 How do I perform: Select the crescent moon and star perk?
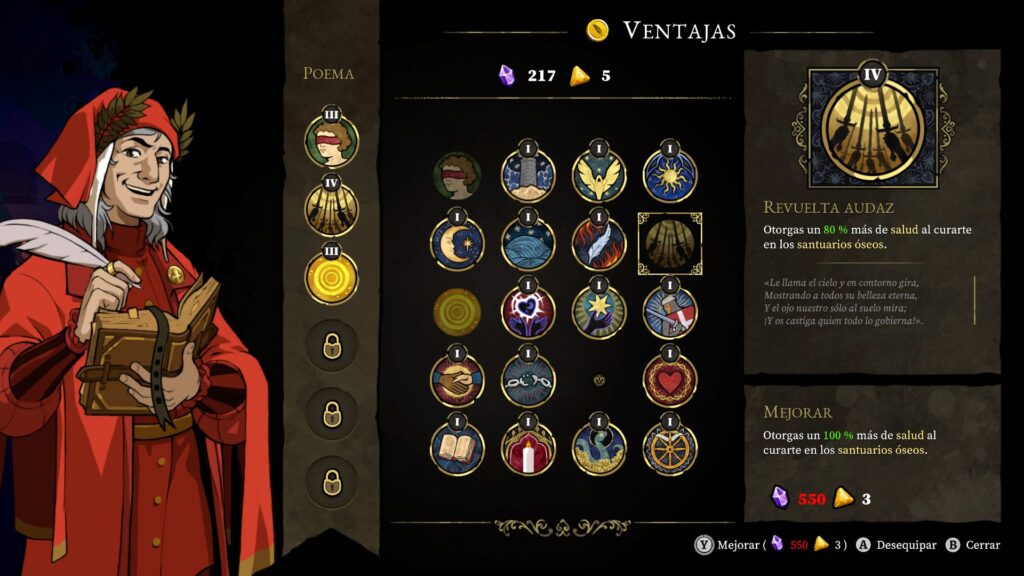458,244
